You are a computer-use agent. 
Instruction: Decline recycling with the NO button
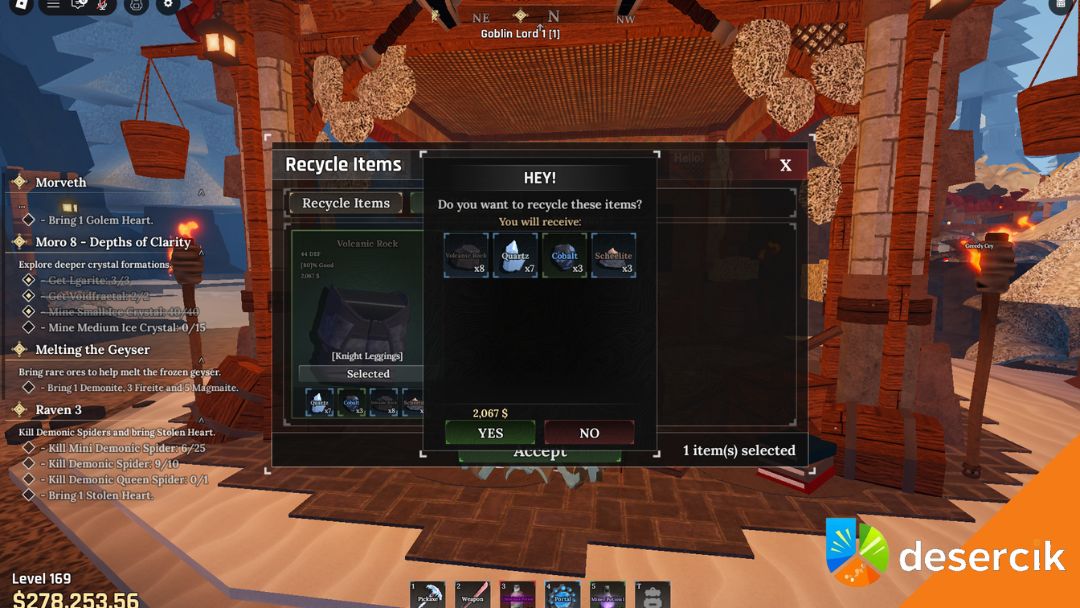click(589, 433)
